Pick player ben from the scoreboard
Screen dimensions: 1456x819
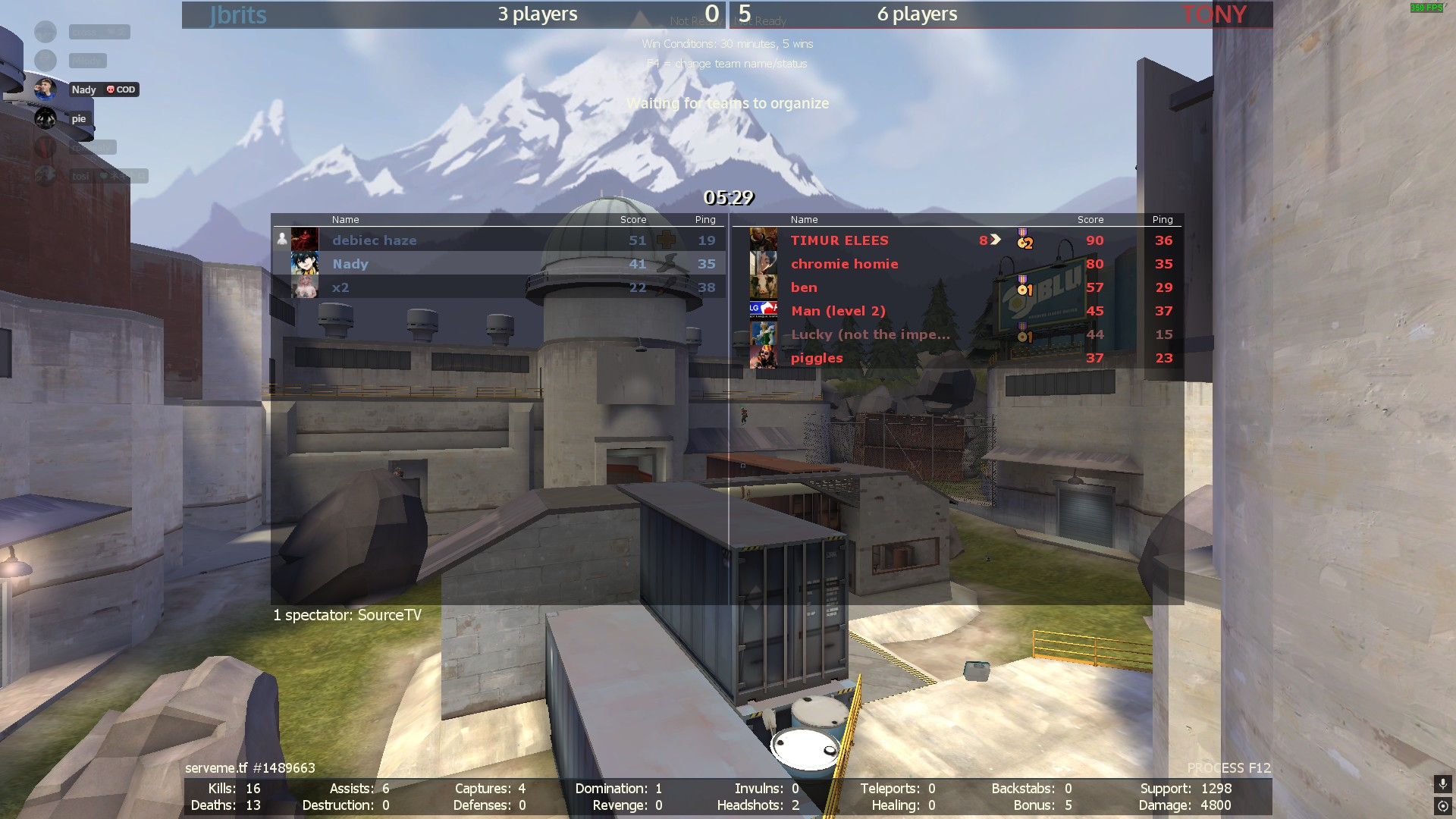click(x=804, y=287)
